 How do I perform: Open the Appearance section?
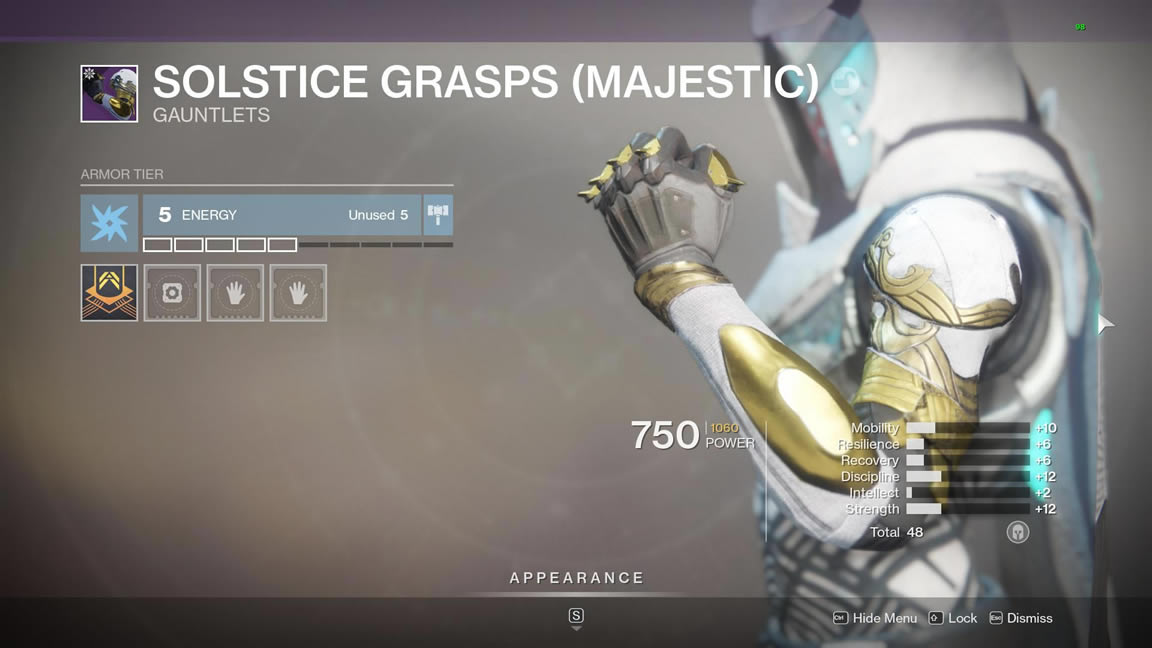576,578
